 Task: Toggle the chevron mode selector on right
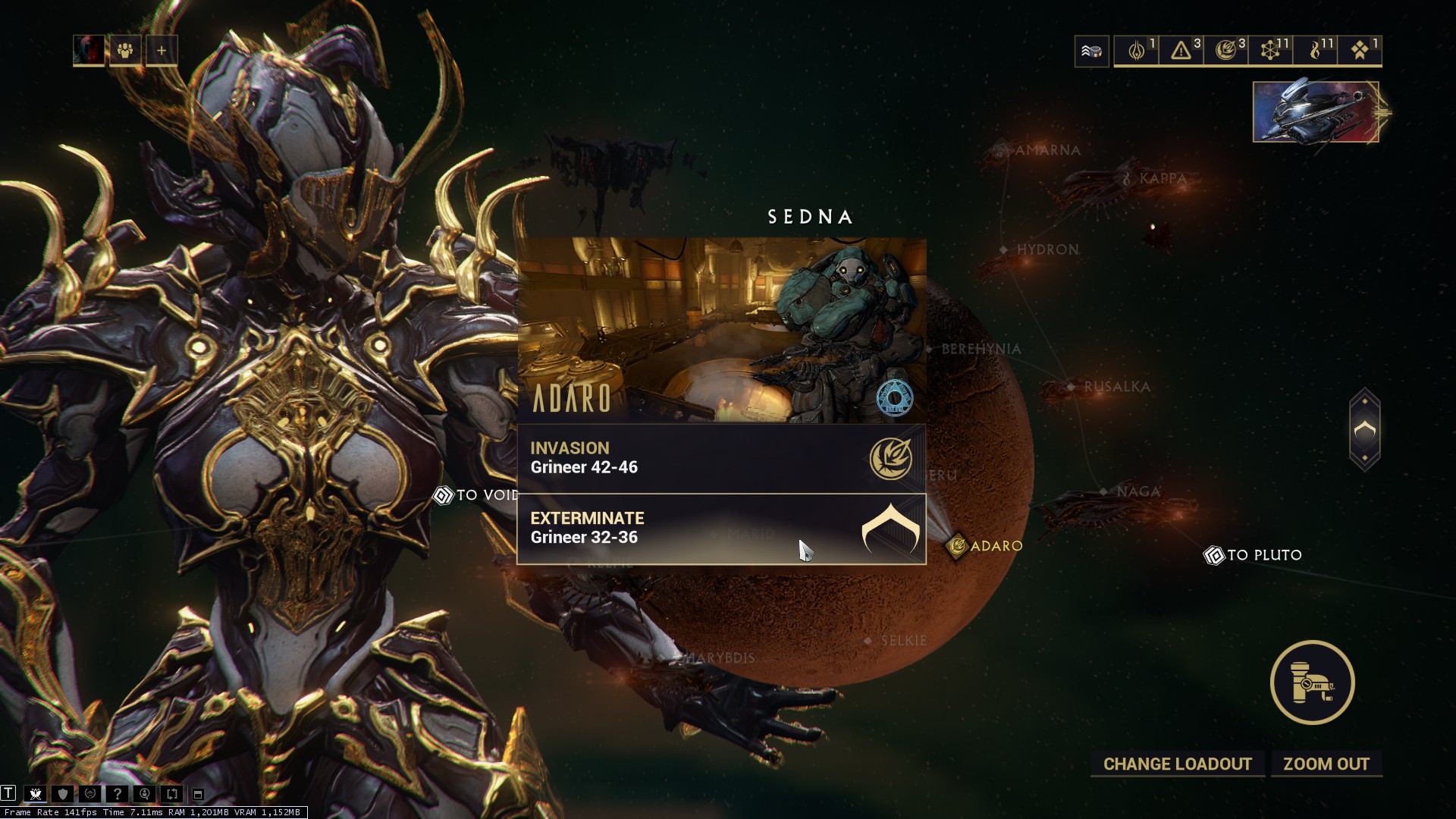pos(1364,430)
